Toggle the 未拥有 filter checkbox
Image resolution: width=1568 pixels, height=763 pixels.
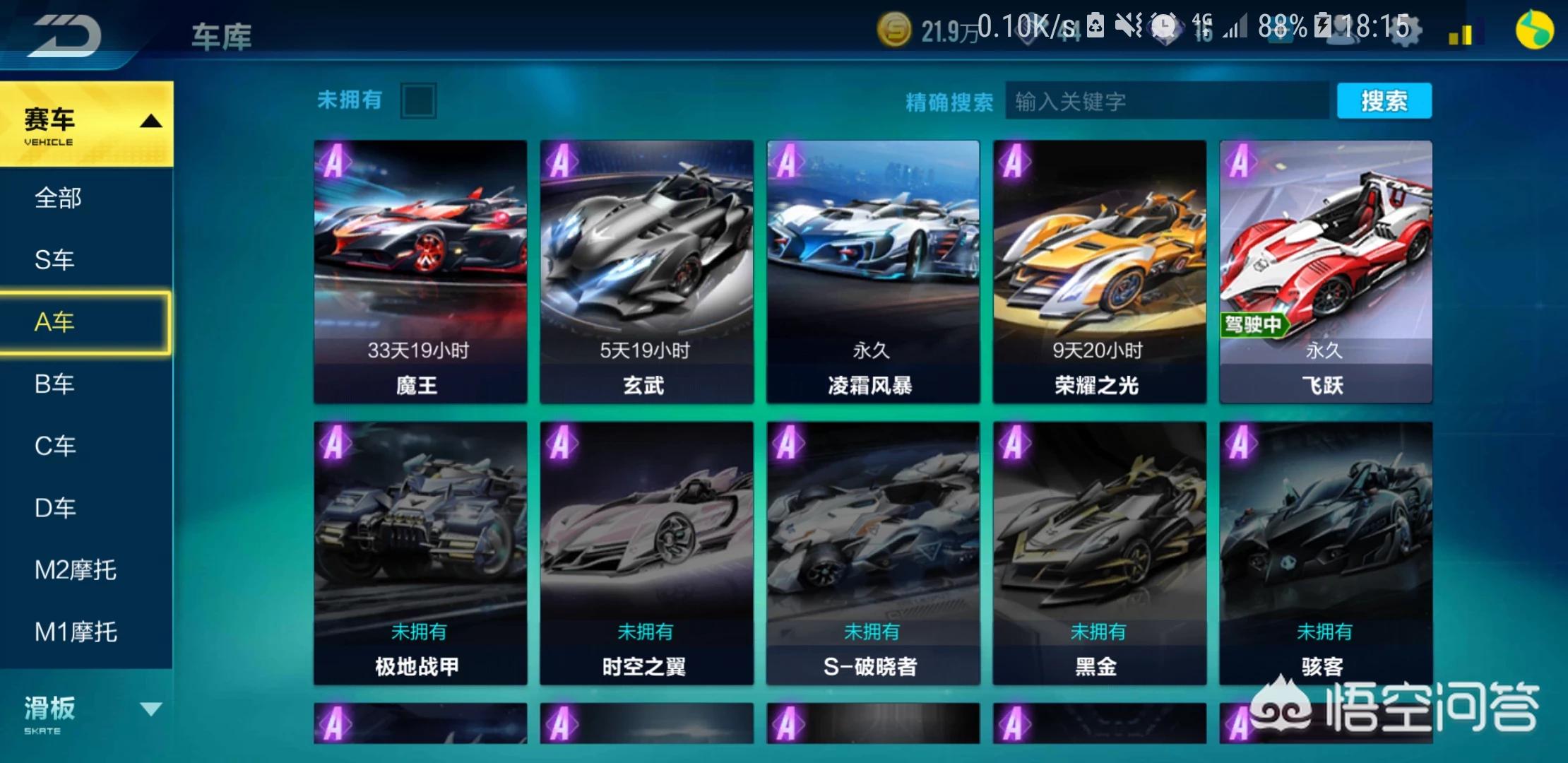coord(419,100)
